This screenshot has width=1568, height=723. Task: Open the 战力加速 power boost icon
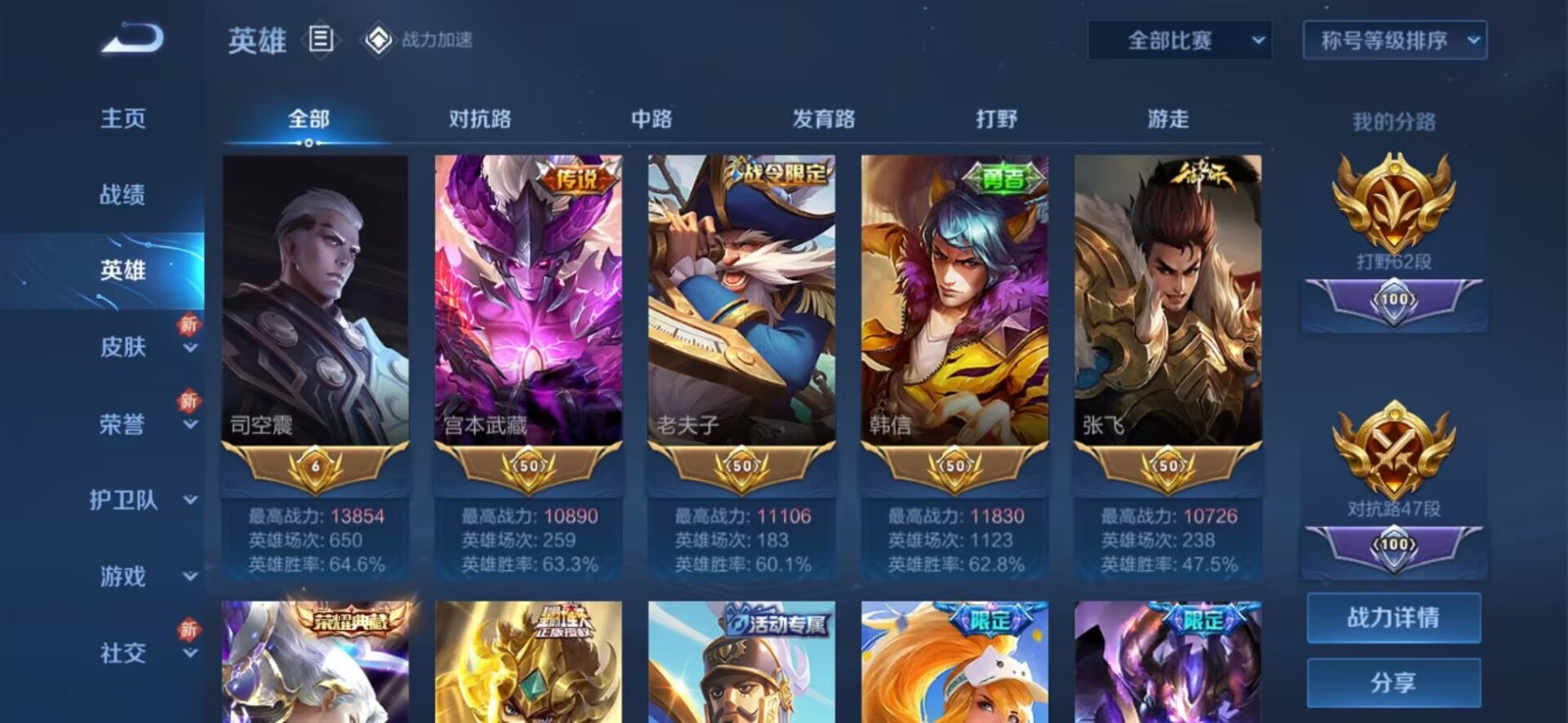click(378, 40)
